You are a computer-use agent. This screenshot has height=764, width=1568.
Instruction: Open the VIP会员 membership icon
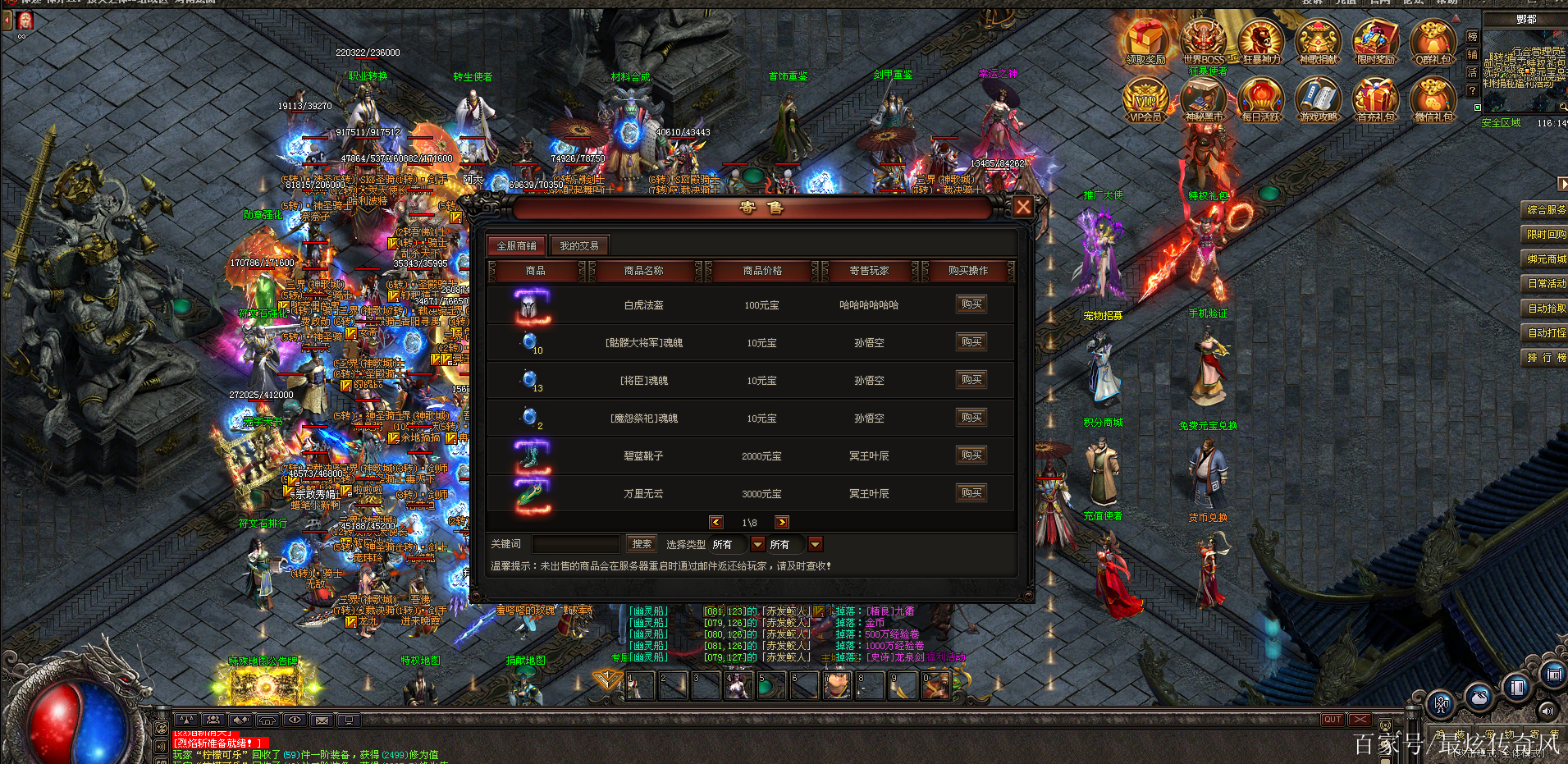1145,98
